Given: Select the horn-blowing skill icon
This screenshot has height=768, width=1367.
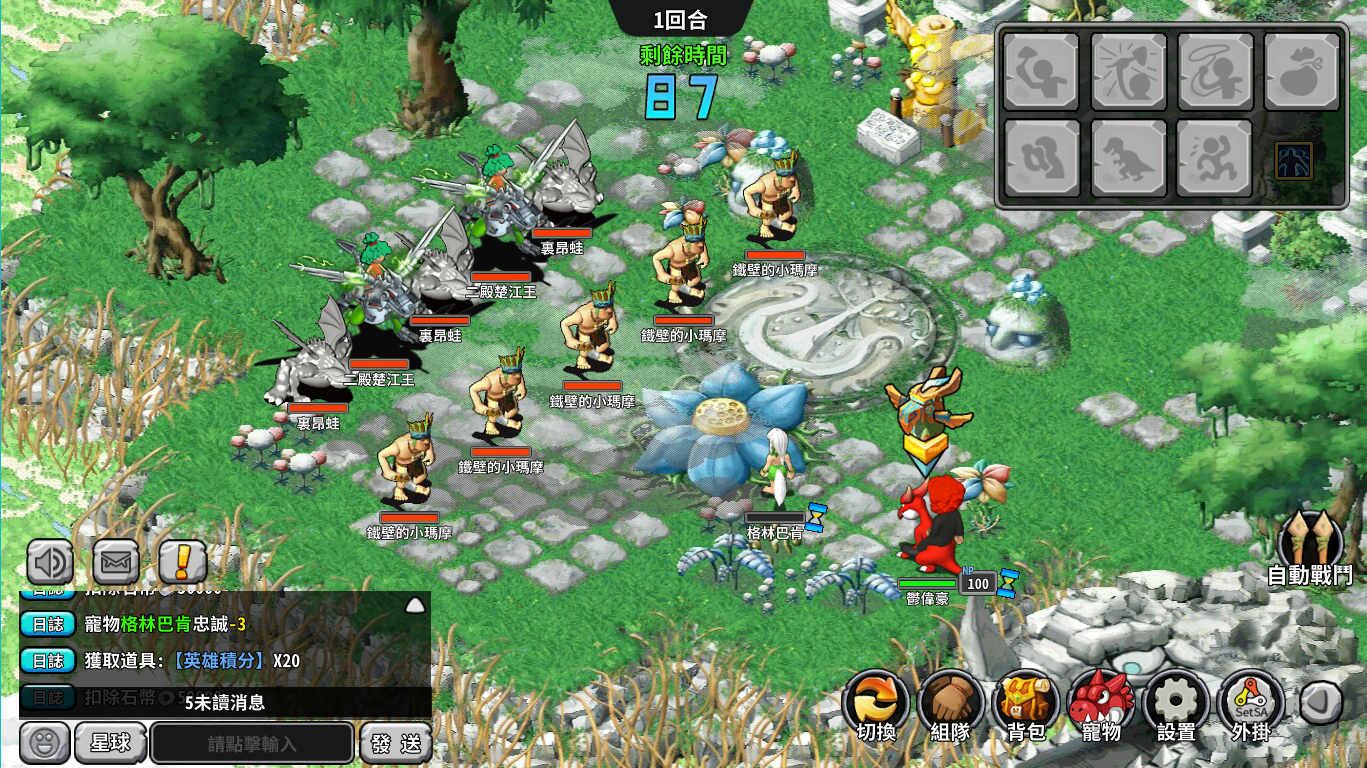Looking at the screenshot, I should point(1128,71).
